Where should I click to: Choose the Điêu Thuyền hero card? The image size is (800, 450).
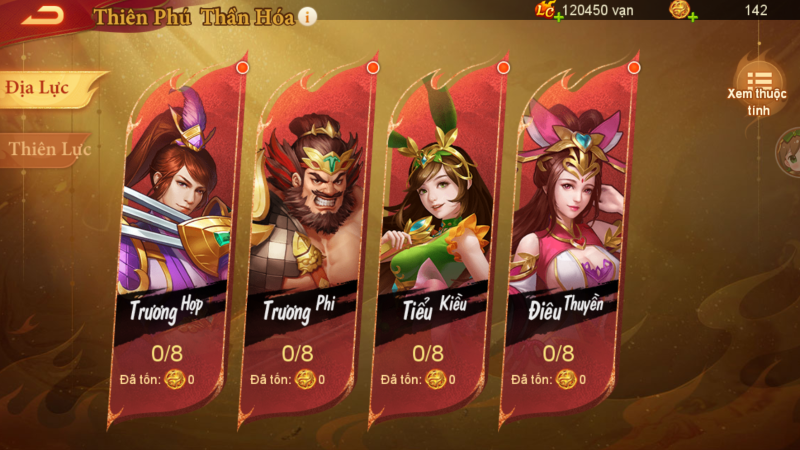click(566, 240)
